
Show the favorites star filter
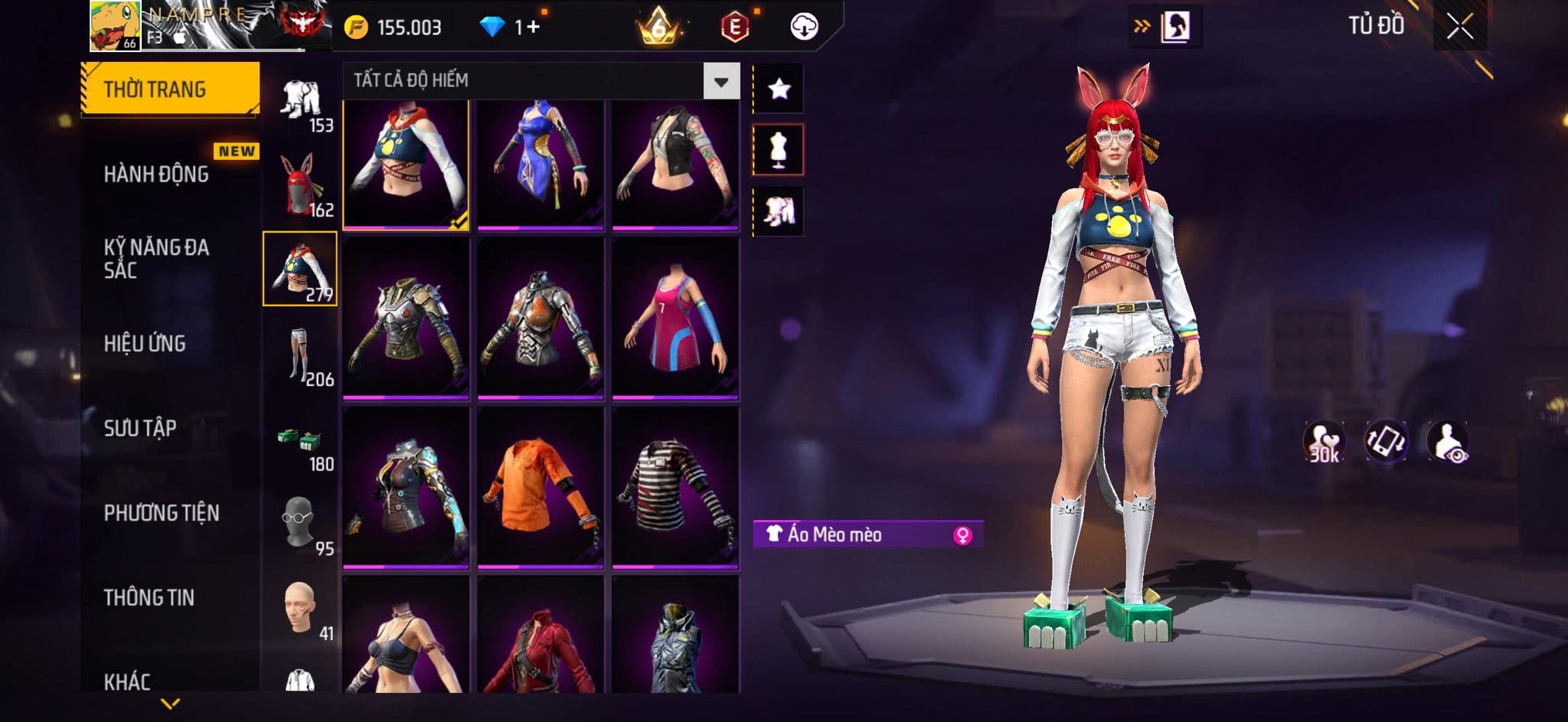tap(779, 89)
